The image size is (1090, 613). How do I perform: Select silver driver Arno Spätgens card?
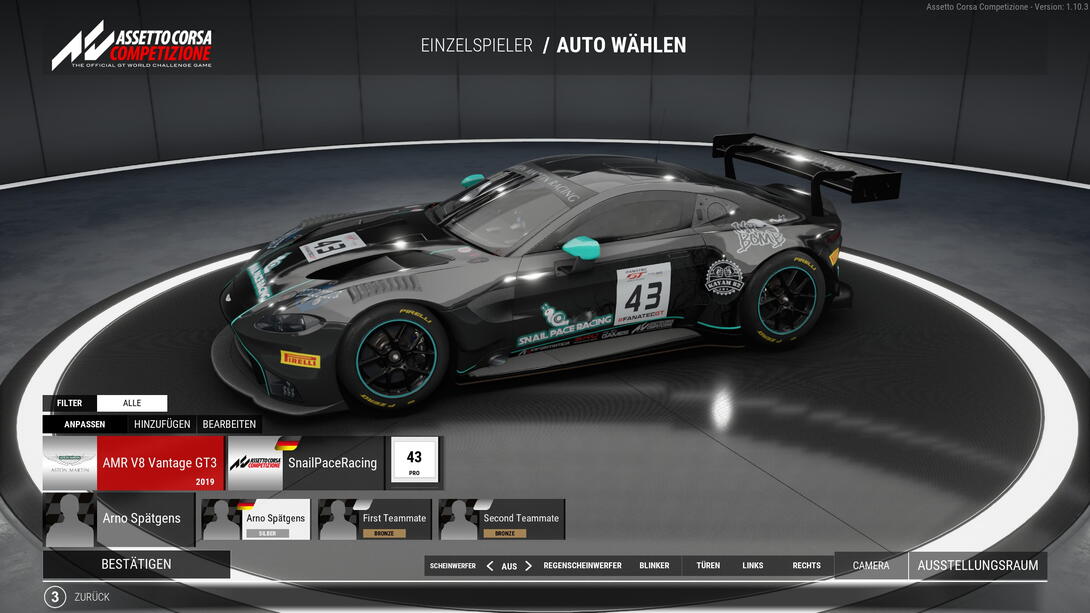255,520
